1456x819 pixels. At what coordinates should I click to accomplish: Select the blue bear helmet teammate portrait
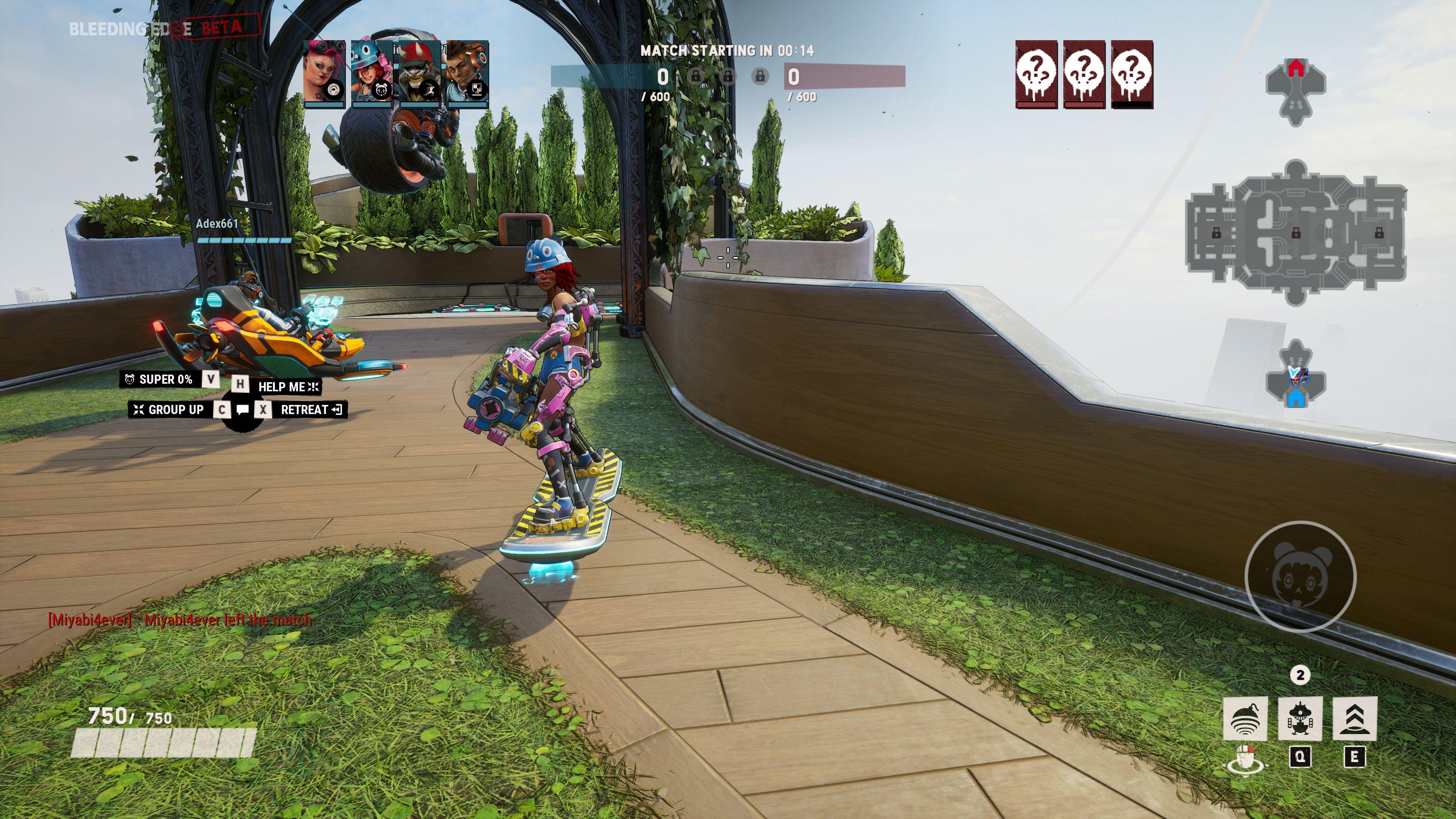[371, 74]
